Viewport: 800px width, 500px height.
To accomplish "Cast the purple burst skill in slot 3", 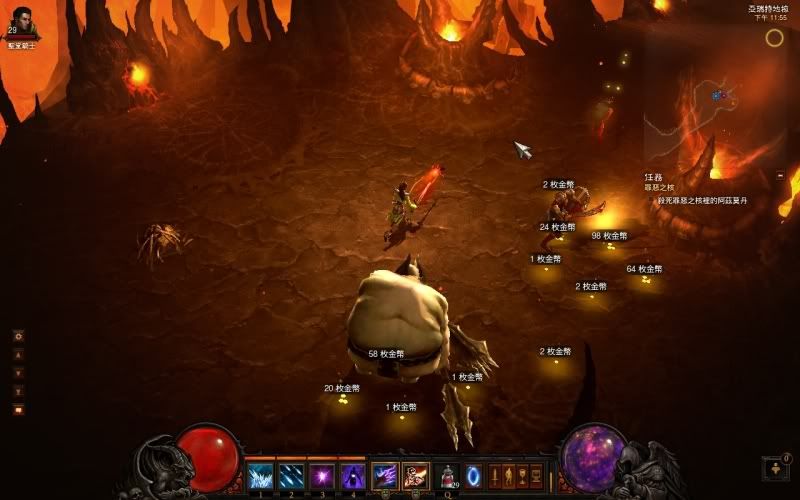I will click(x=322, y=475).
